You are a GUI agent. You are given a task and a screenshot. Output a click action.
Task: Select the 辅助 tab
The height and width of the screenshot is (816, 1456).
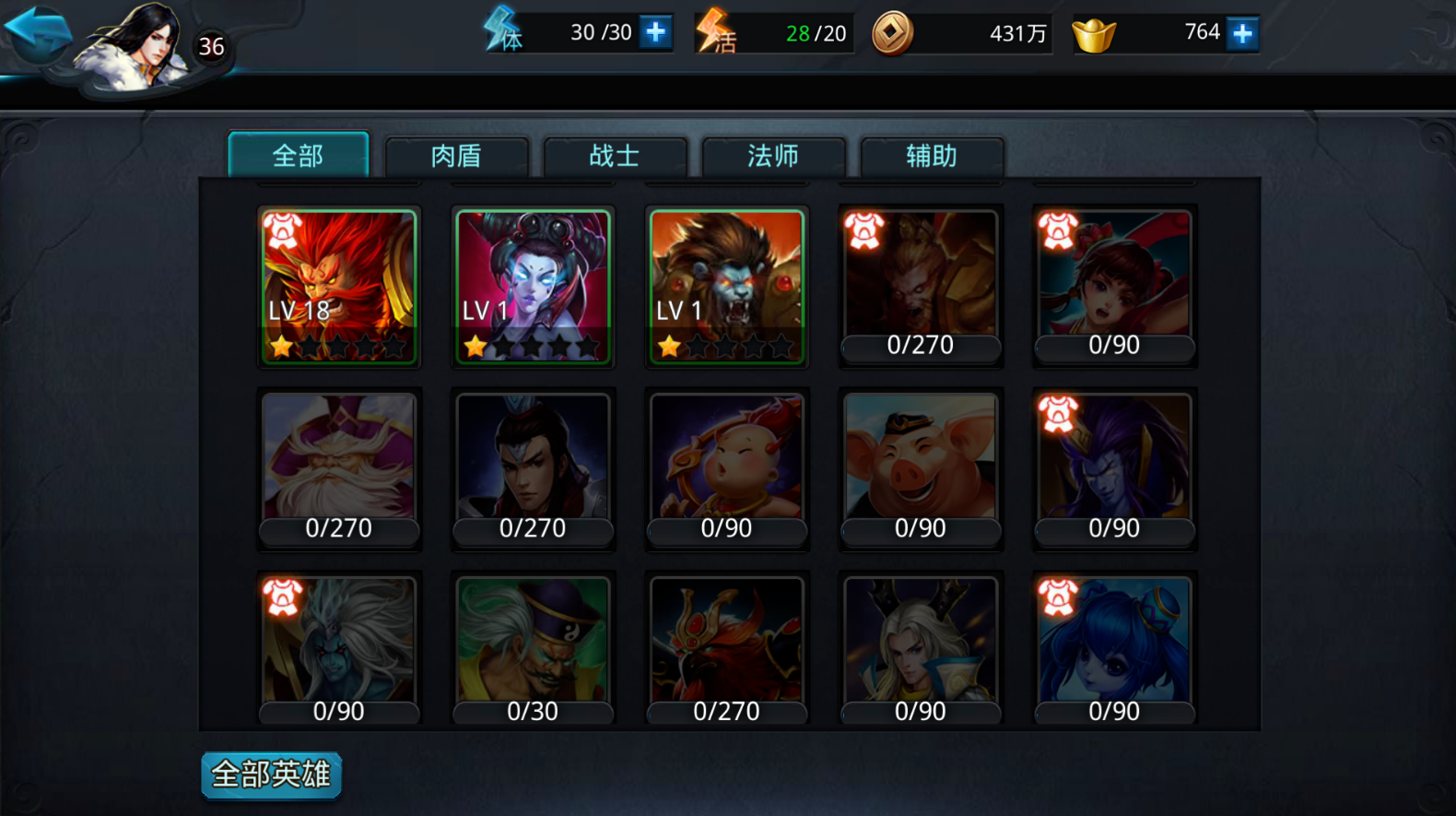click(932, 156)
